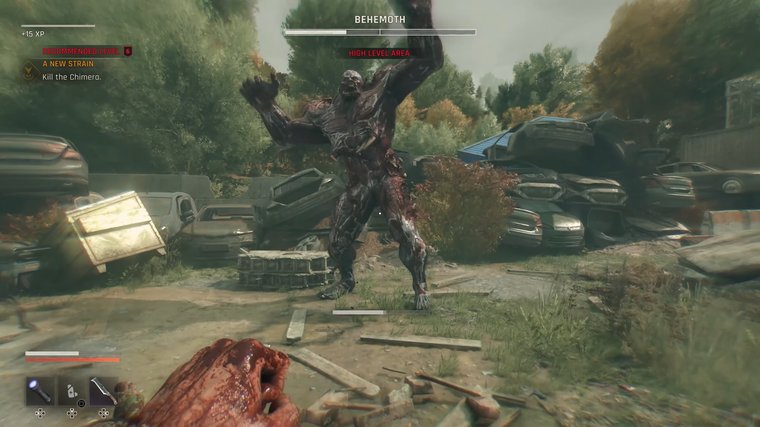Select the flashlight slot
Screen dimensions: 760x427
tap(40, 390)
